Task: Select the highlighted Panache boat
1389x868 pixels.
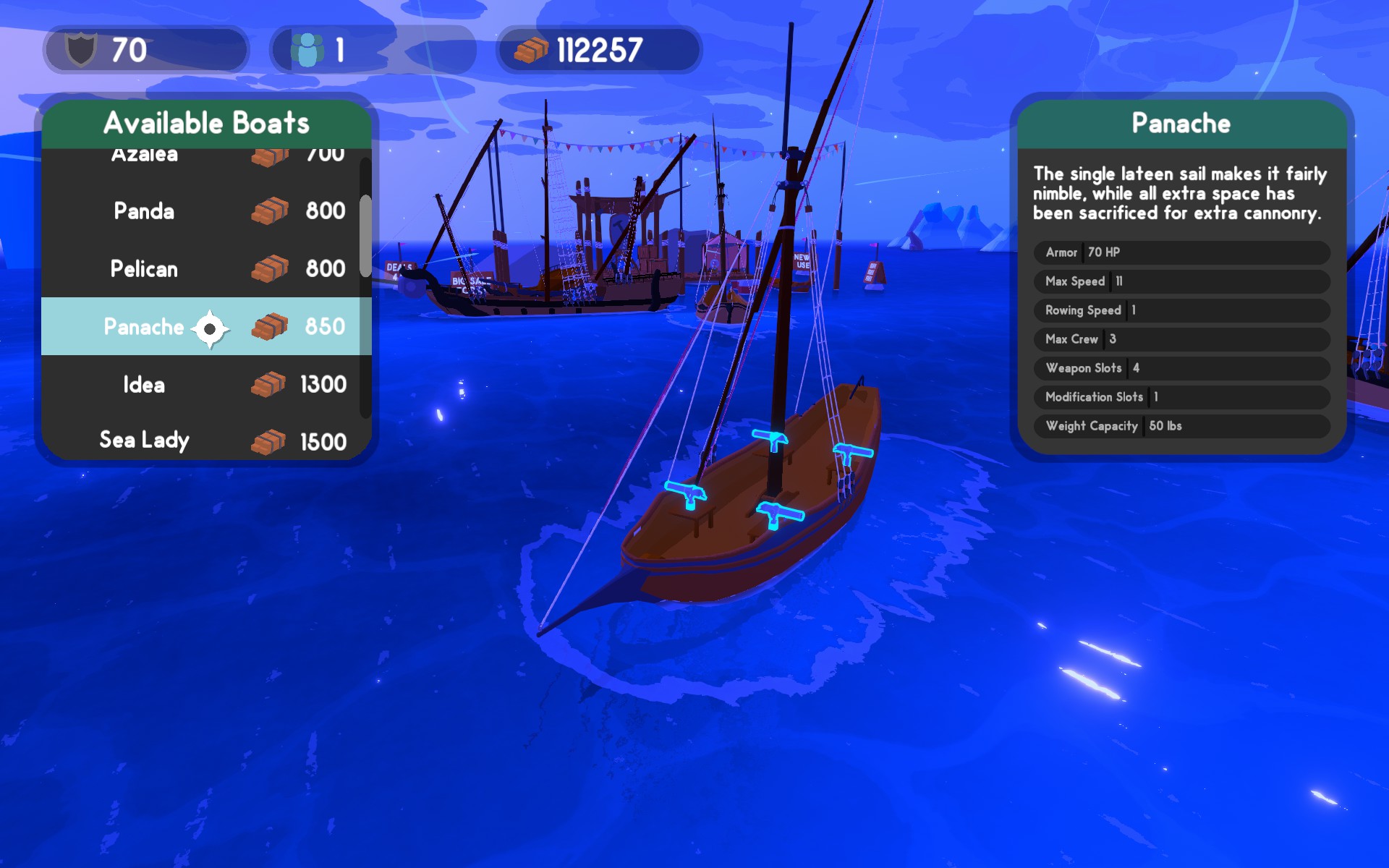Action: [203, 327]
